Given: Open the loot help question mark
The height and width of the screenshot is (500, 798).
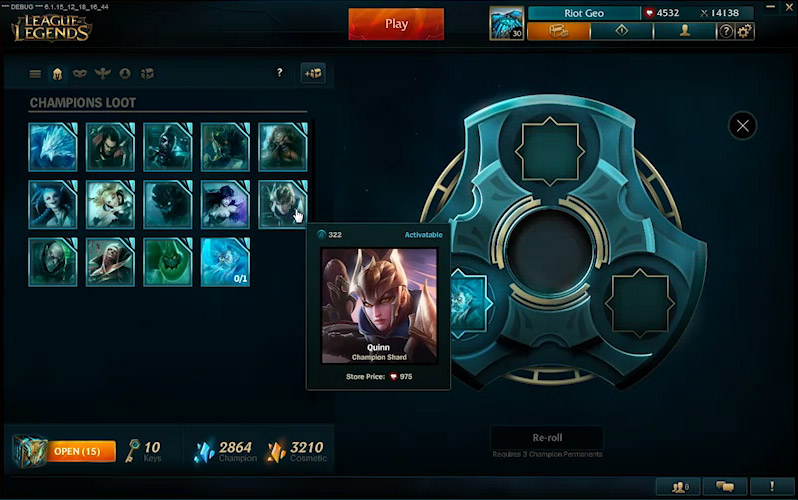Looking at the screenshot, I should click(x=279, y=73).
